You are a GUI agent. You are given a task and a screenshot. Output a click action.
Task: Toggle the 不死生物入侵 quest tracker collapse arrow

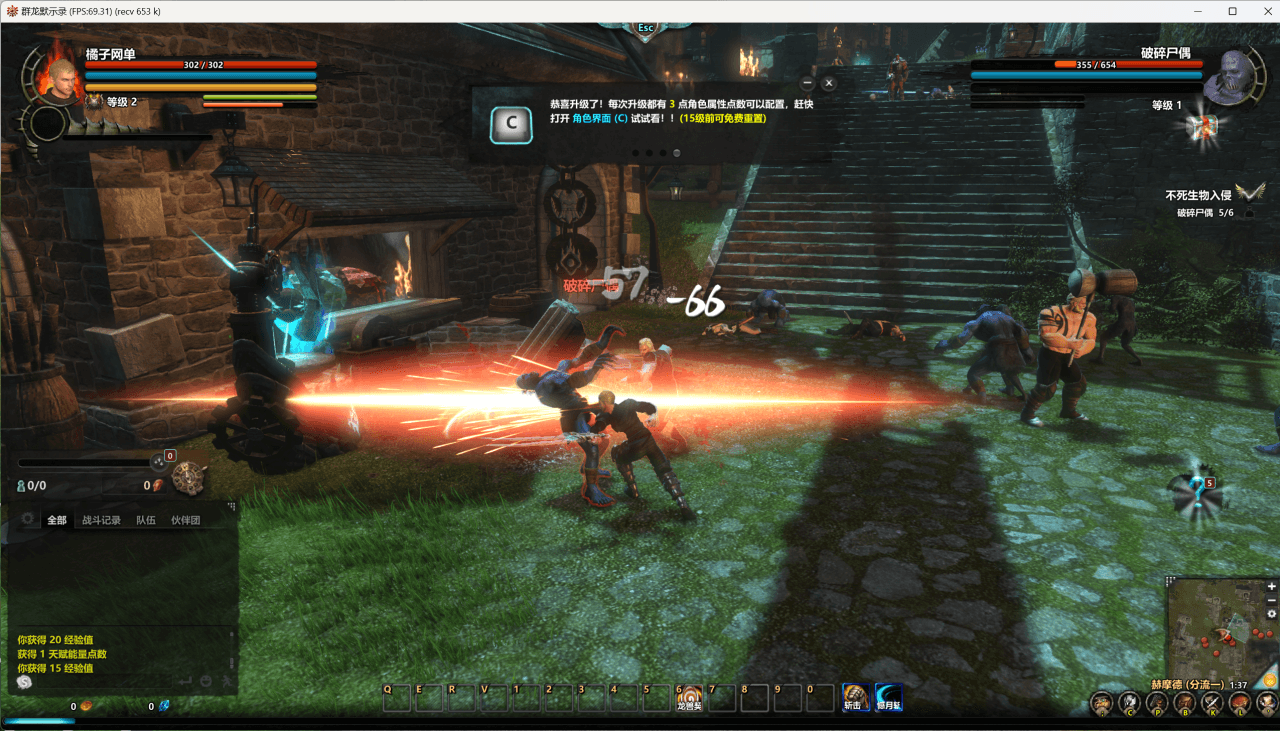coord(1248,193)
